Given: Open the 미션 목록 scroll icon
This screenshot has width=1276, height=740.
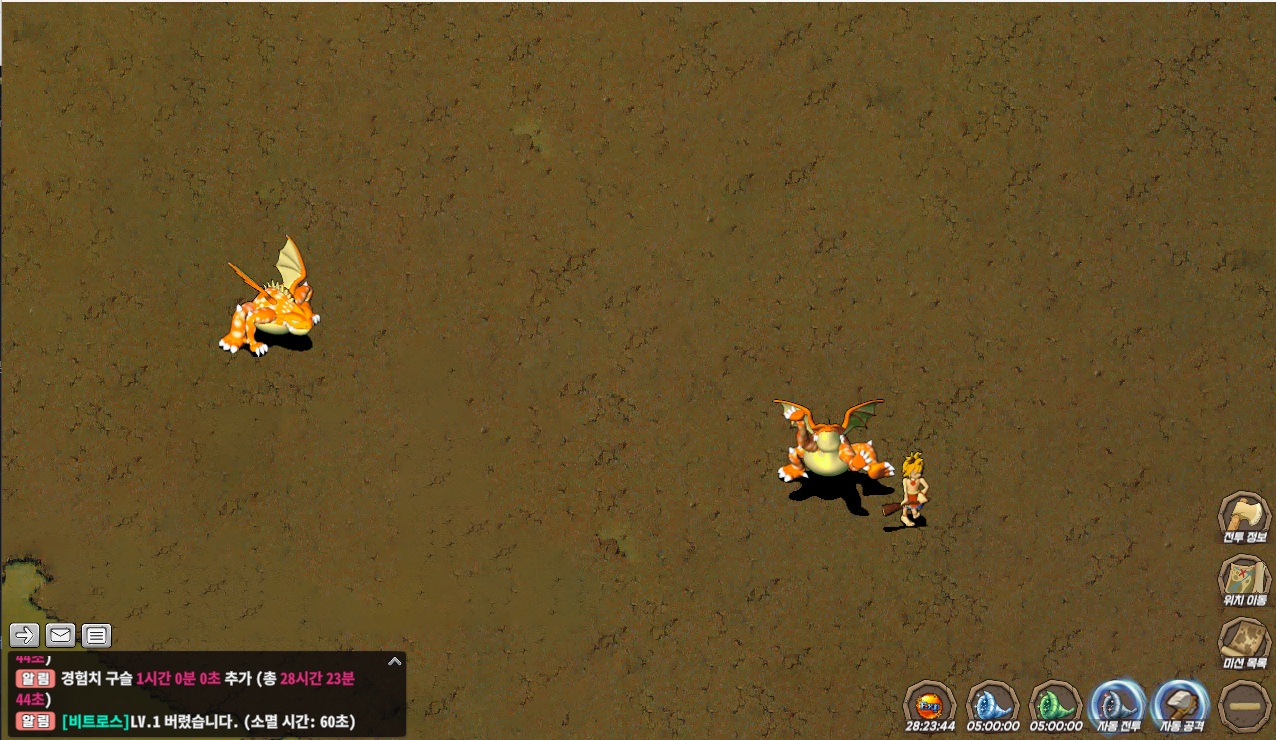Looking at the screenshot, I should 1243,641.
